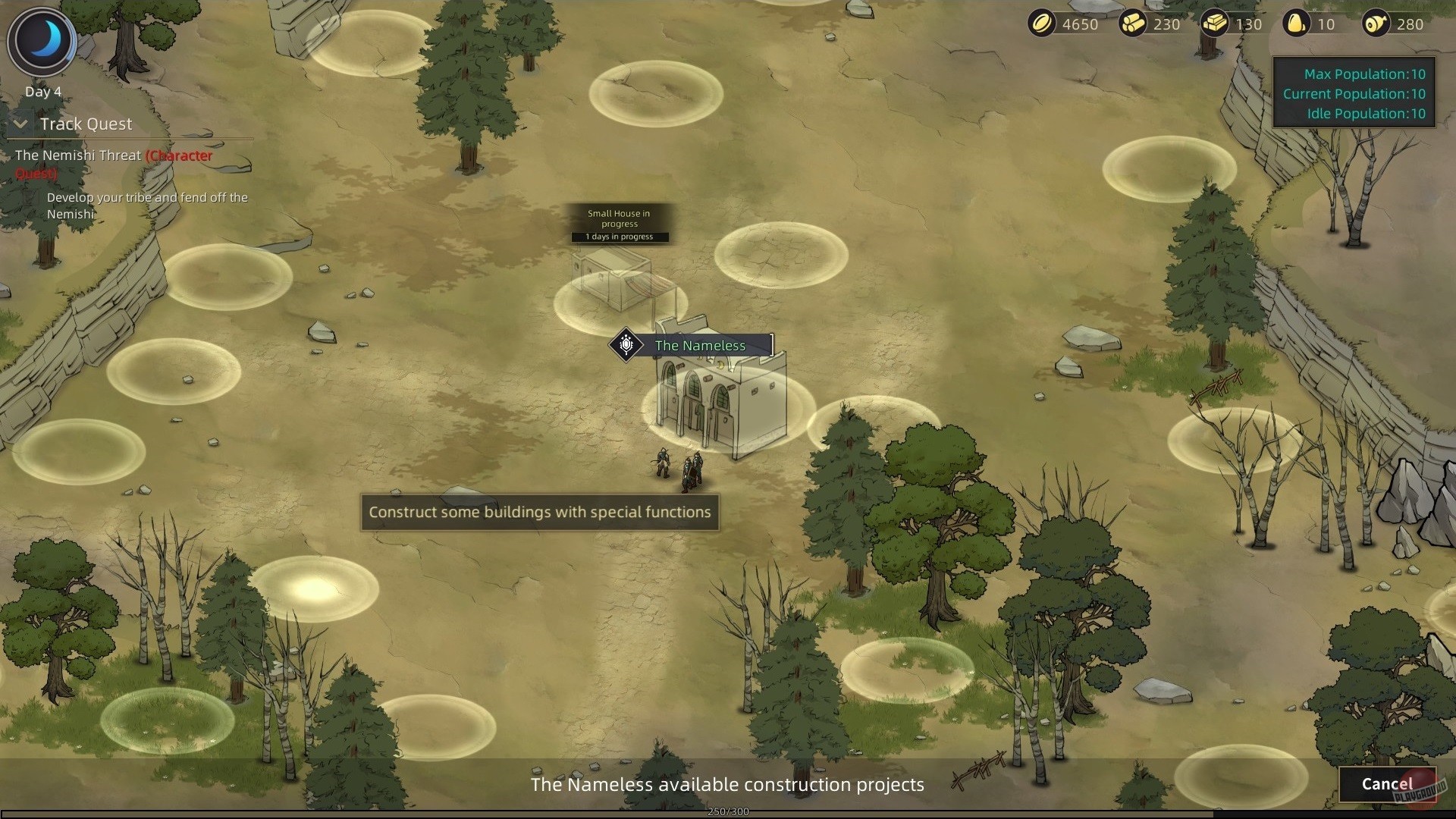Click the gold coins resource icon

click(1043, 24)
